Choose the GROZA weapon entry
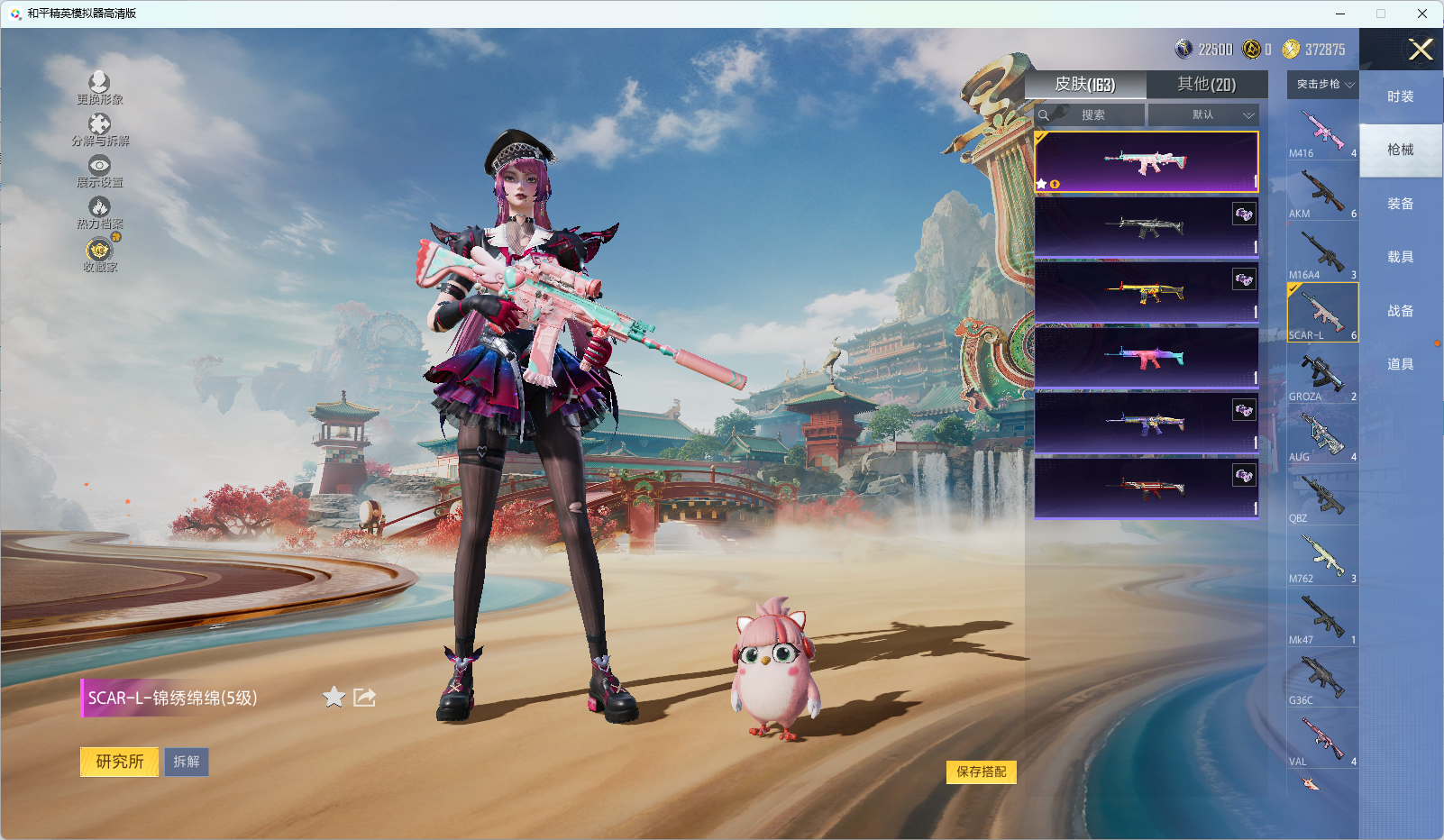This screenshot has width=1444, height=840. [1321, 374]
